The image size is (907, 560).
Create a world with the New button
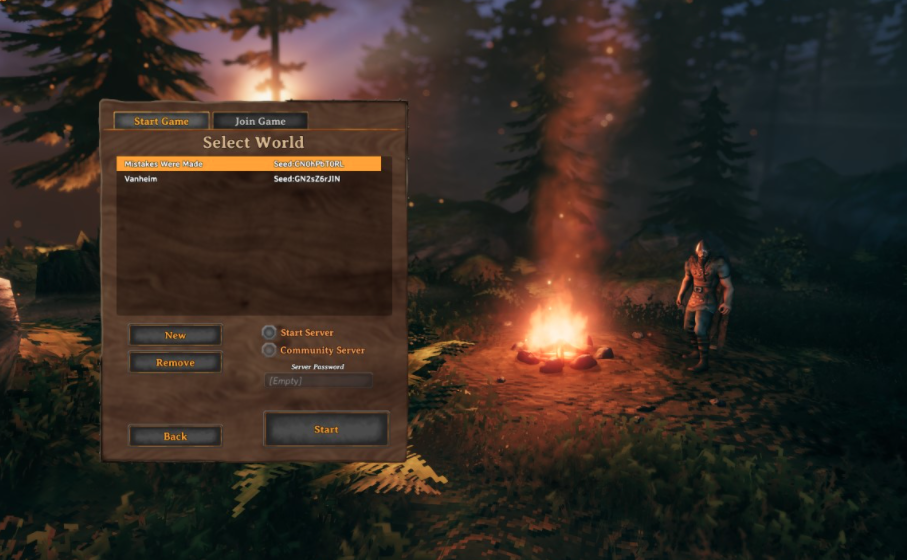[x=175, y=335]
